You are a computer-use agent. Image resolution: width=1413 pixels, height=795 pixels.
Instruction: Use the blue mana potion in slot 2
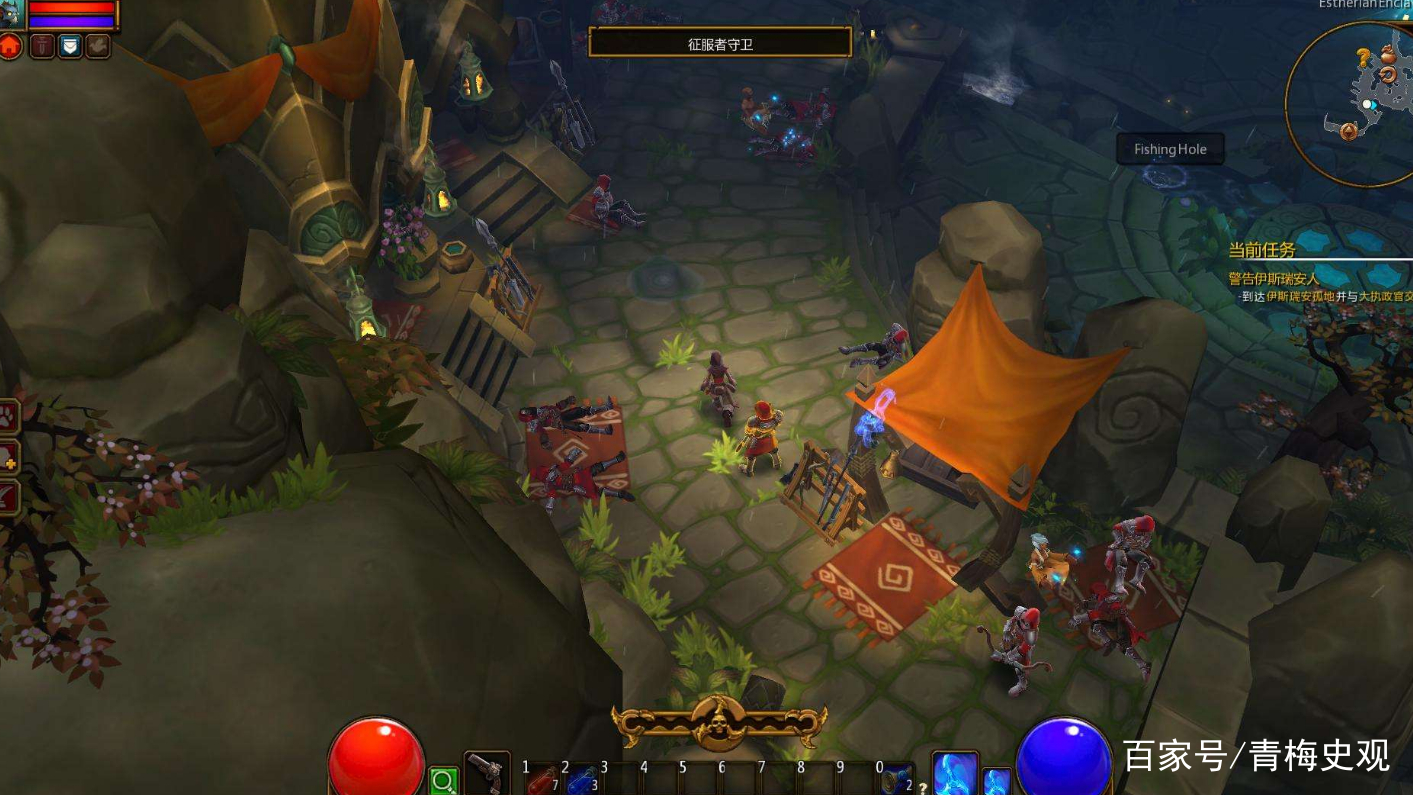[x=582, y=780]
